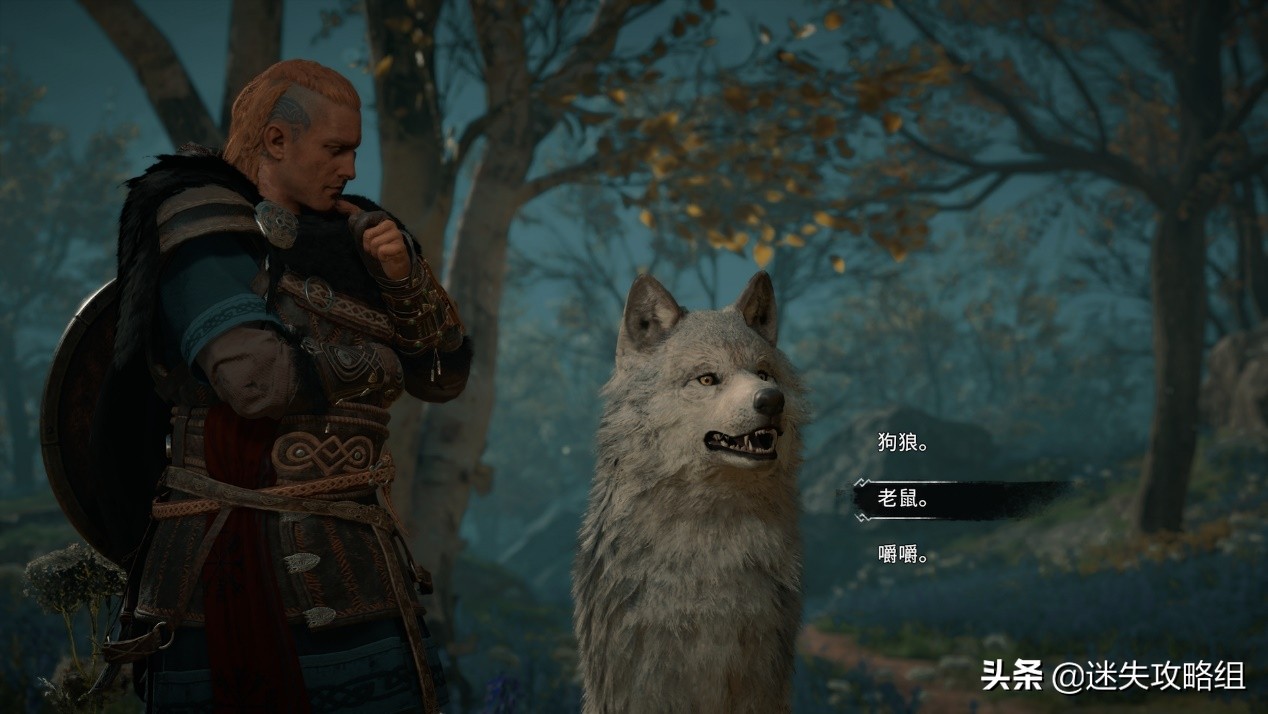Viewport: 1268px width, 714px height.
Task: Select the highlighted 老鼠 reply
Action: [x=903, y=499]
